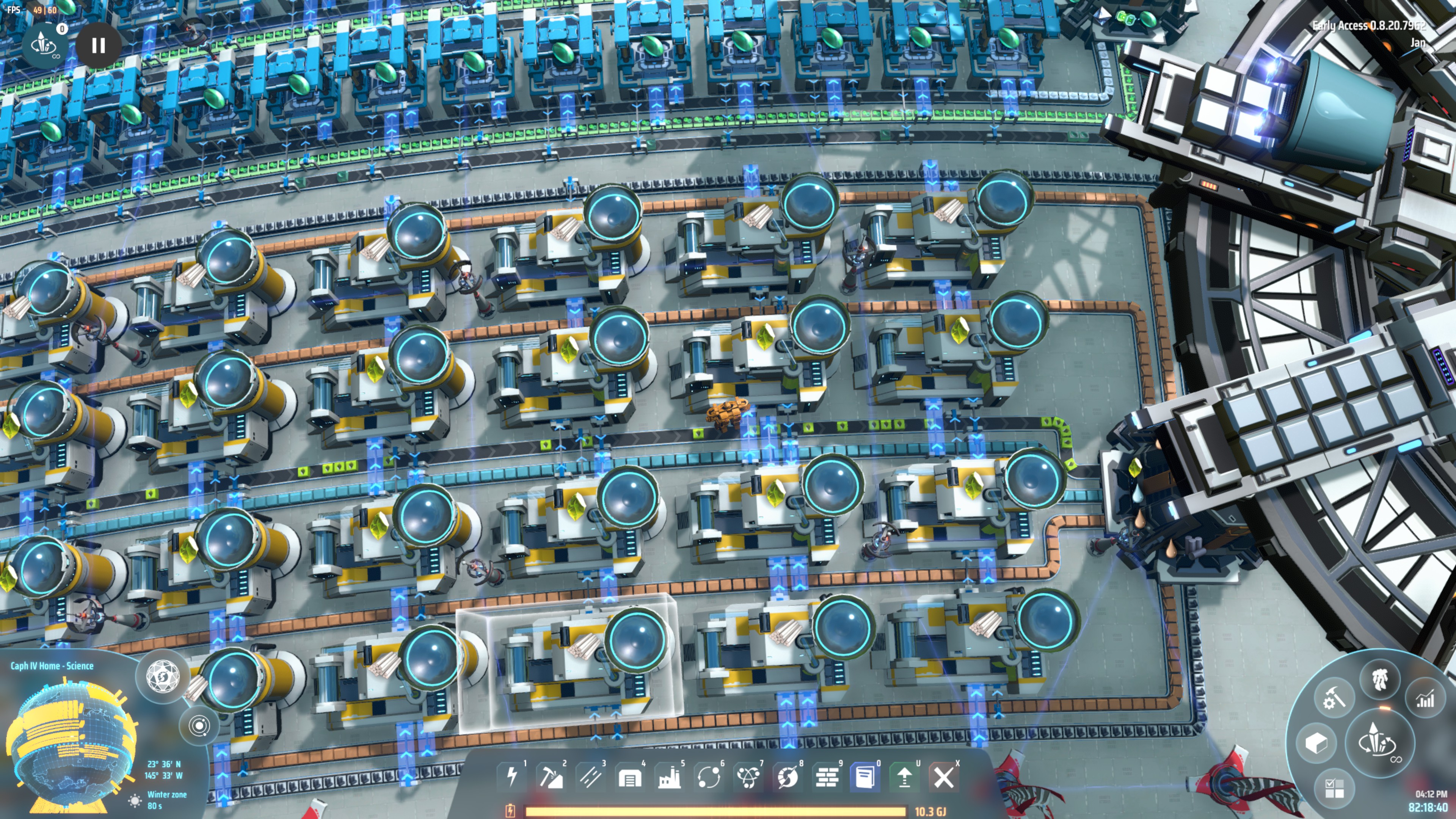Toggle the mech suit panel in the radial
1456x819 pixels.
point(1380,679)
